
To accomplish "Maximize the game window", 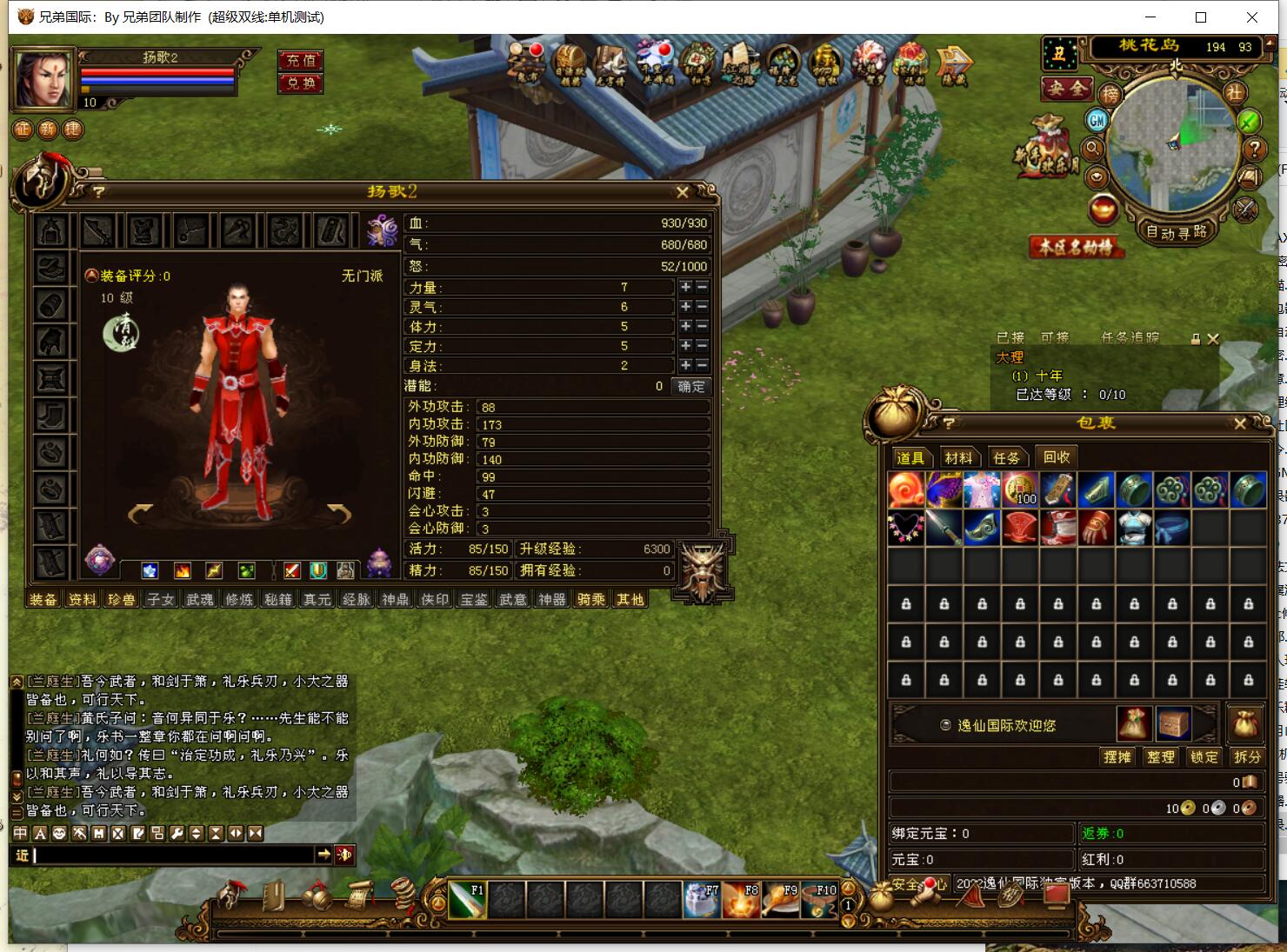I will [1201, 17].
